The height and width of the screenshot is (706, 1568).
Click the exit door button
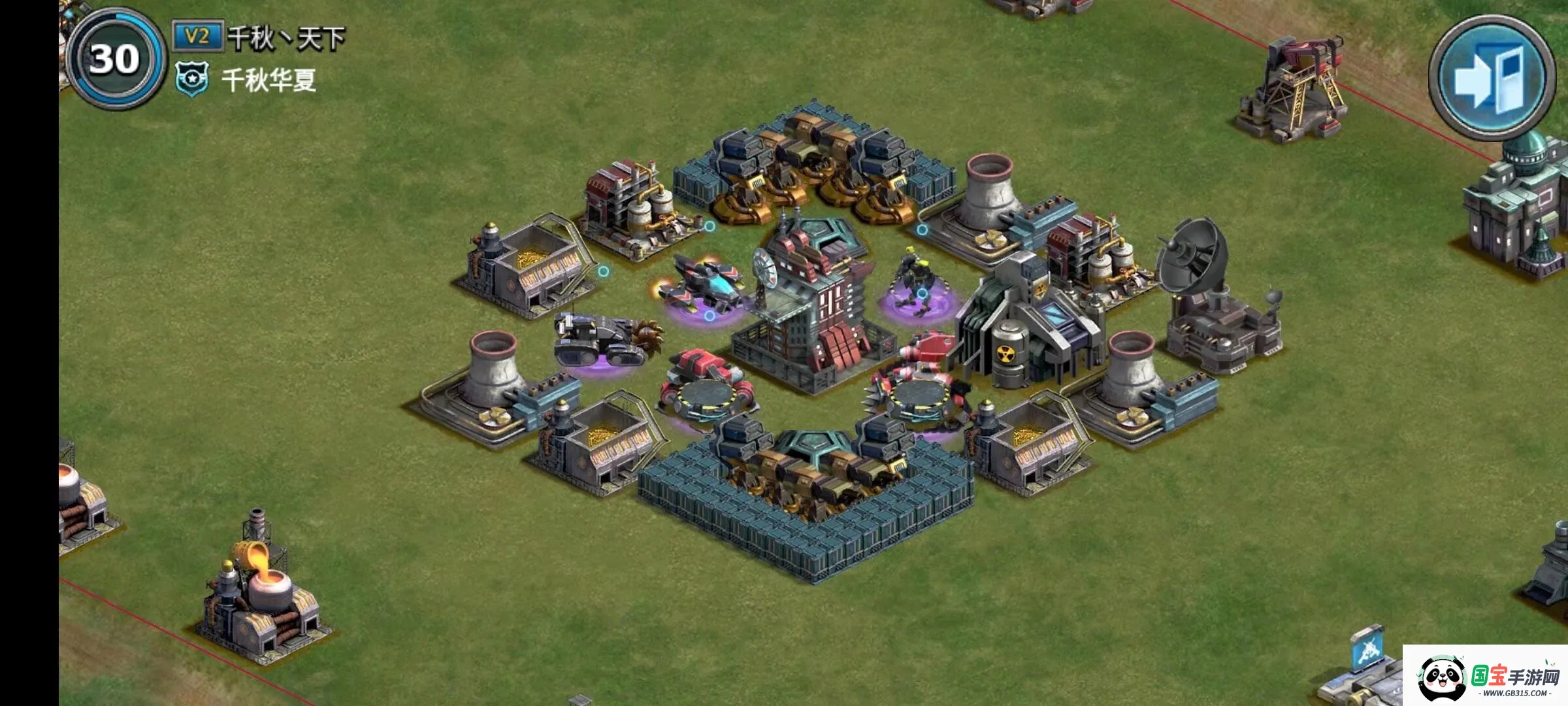[1491, 78]
